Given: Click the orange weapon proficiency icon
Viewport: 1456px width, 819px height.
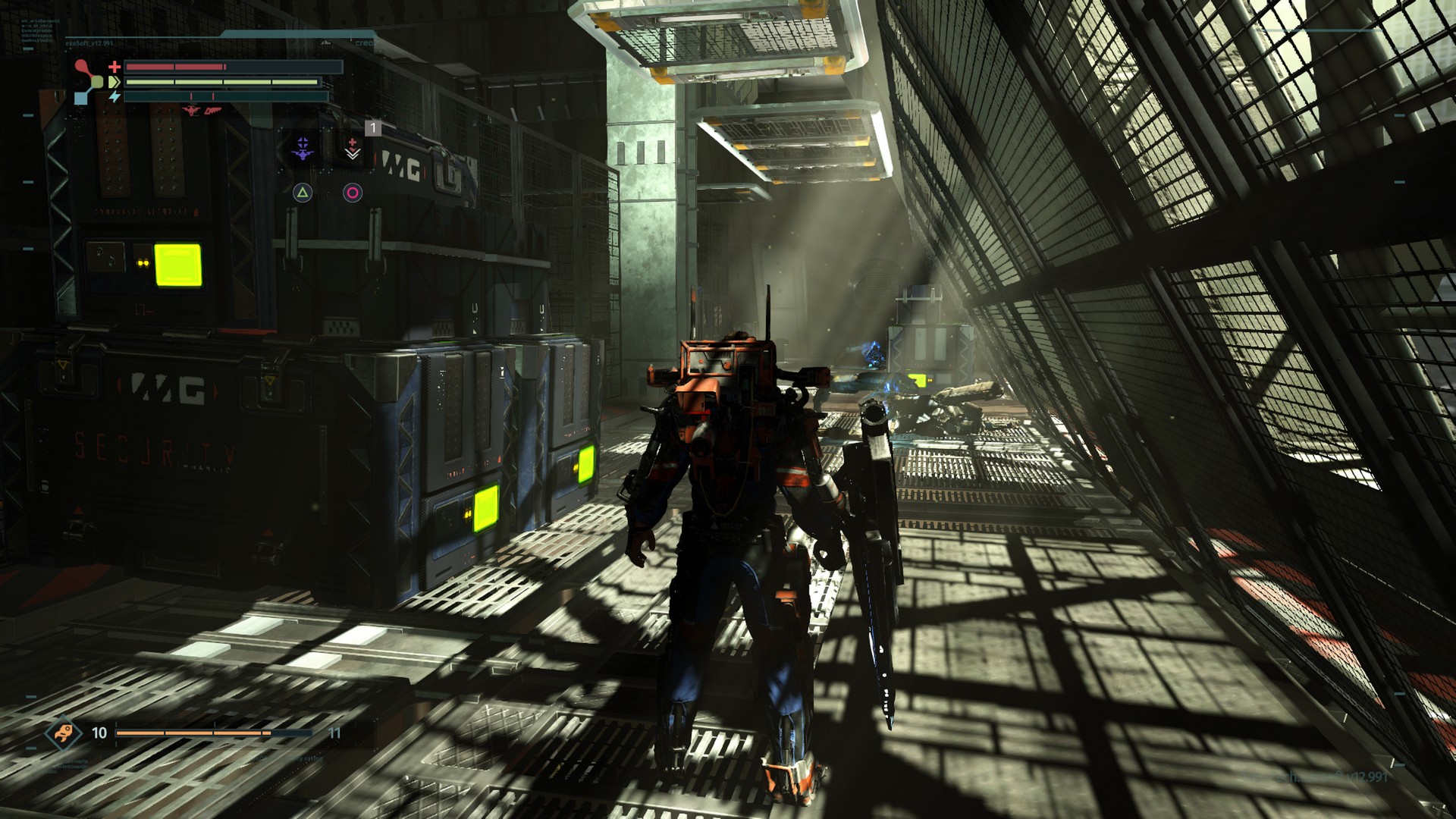Looking at the screenshot, I should pyautogui.click(x=62, y=733).
